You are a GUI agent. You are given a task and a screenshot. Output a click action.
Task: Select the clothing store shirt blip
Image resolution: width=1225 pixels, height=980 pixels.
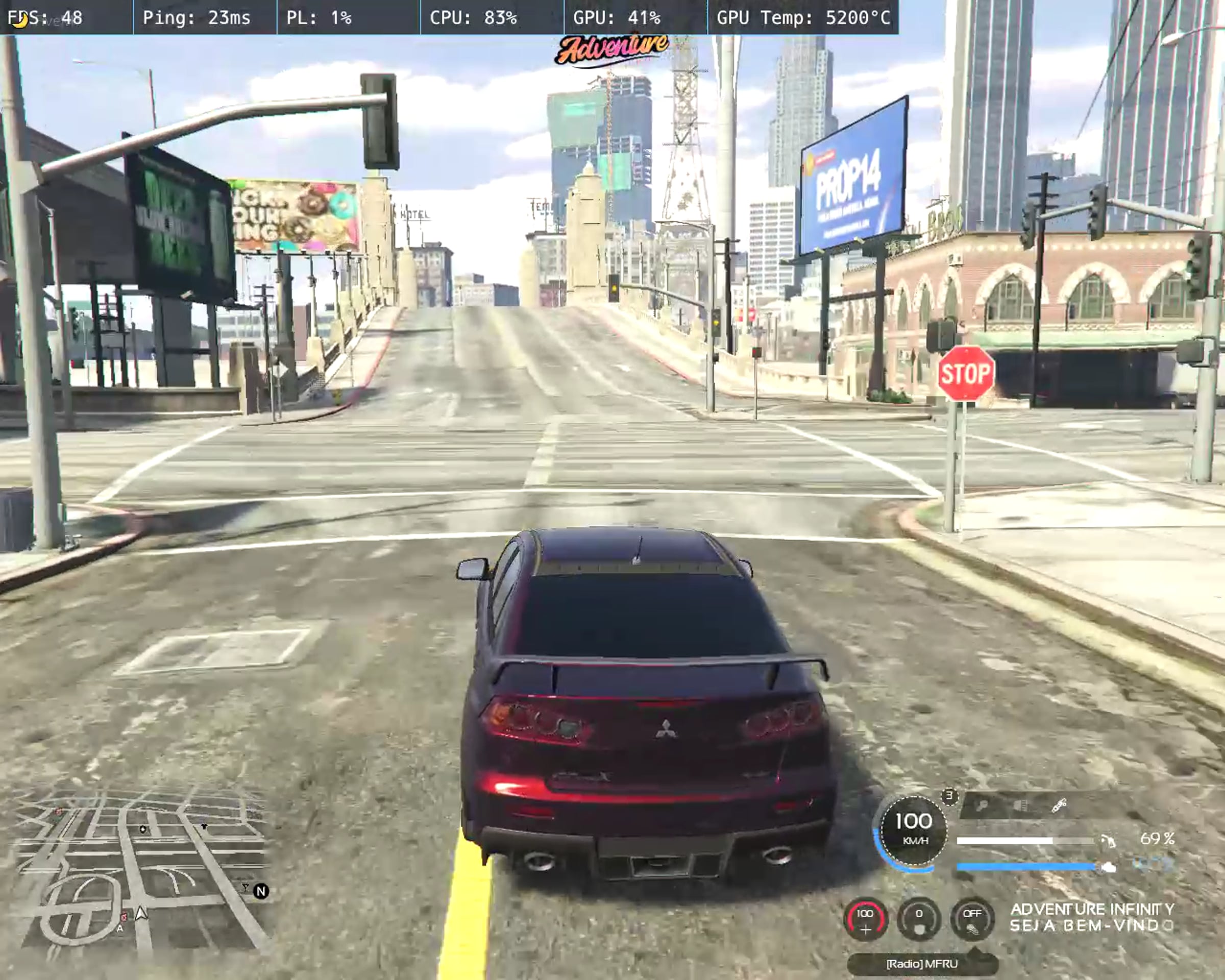point(204,826)
